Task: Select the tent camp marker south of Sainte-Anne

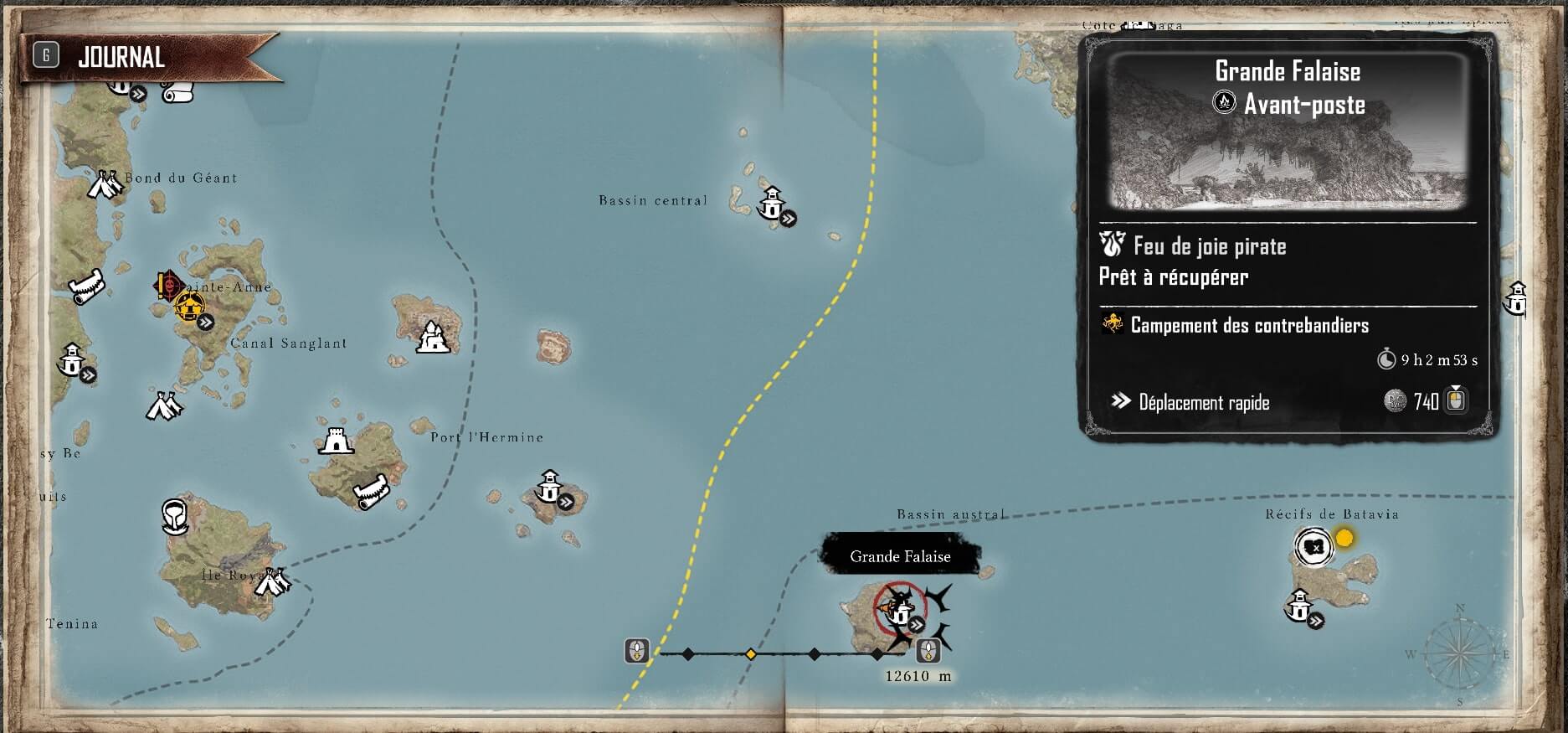Action: click(164, 406)
